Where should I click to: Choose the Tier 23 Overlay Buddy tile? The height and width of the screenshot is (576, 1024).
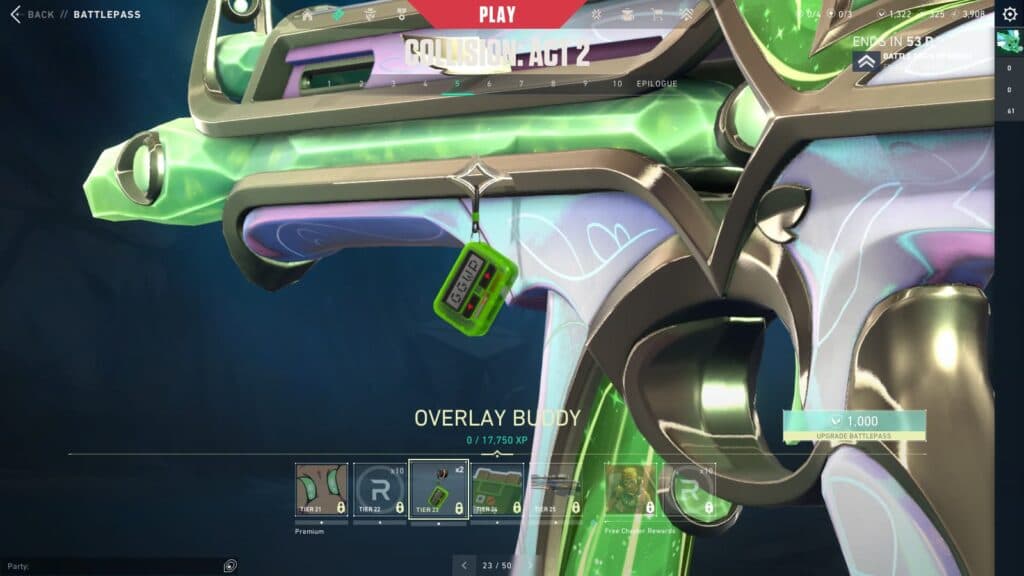pyautogui.click(x=439, y=489)
